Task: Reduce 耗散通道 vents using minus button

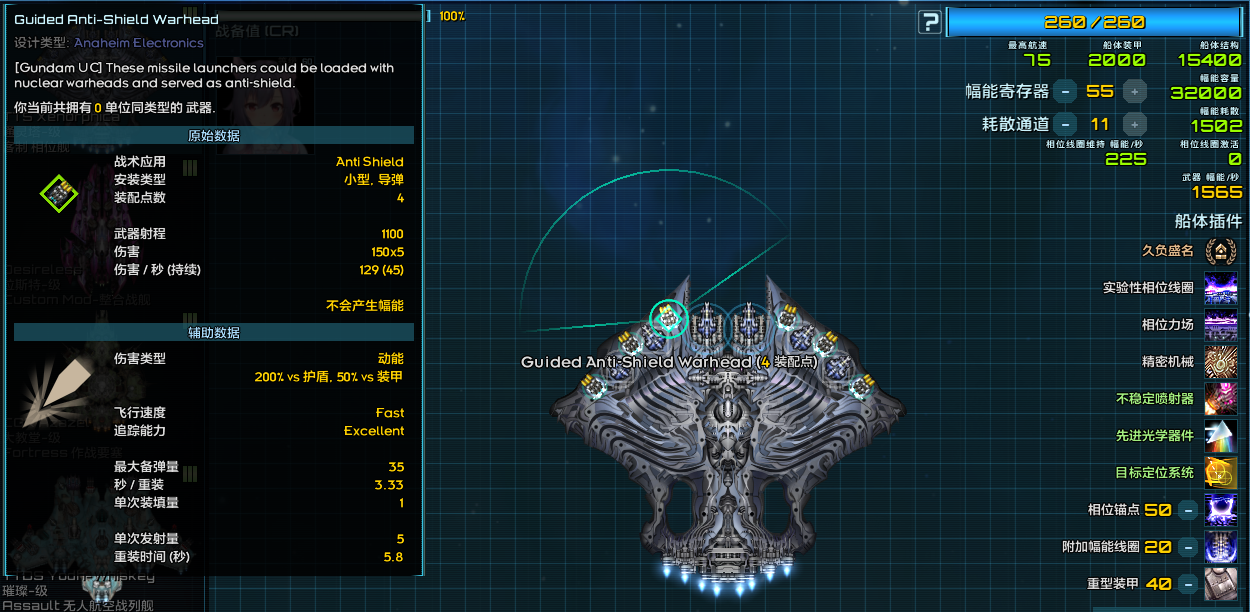Action: point(1066,124)
